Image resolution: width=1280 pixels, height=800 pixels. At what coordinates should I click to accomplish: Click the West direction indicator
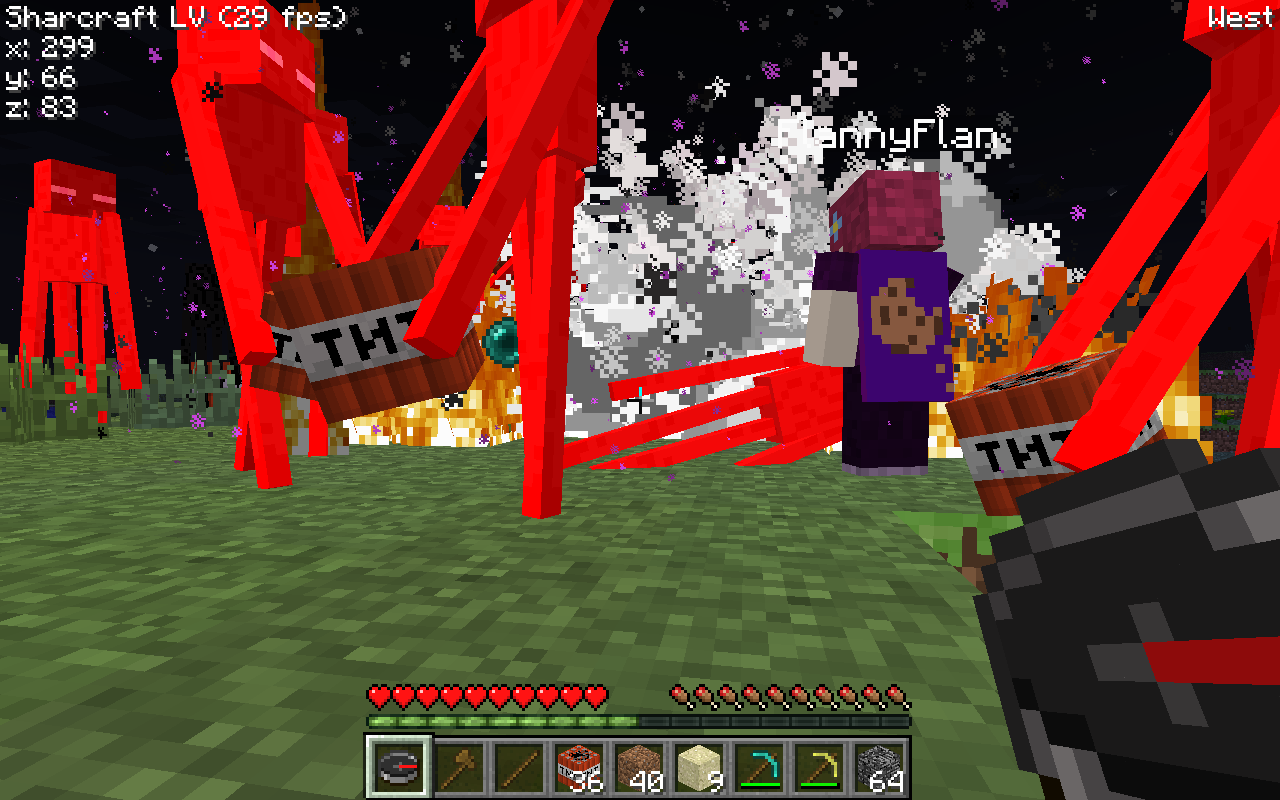(1240, 16)
